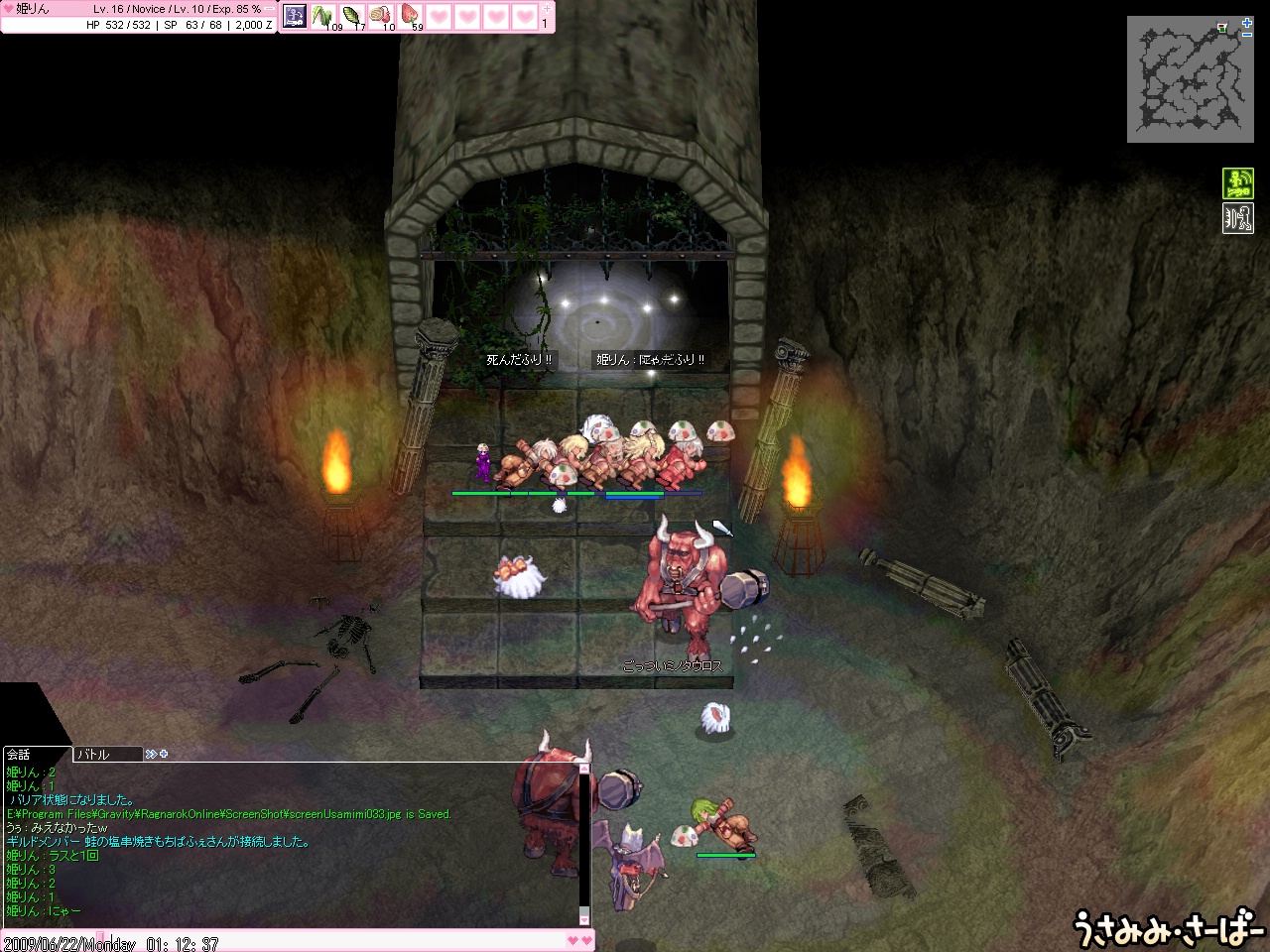Add a new chat tab
1270x952 pixels.
point(163,755)
